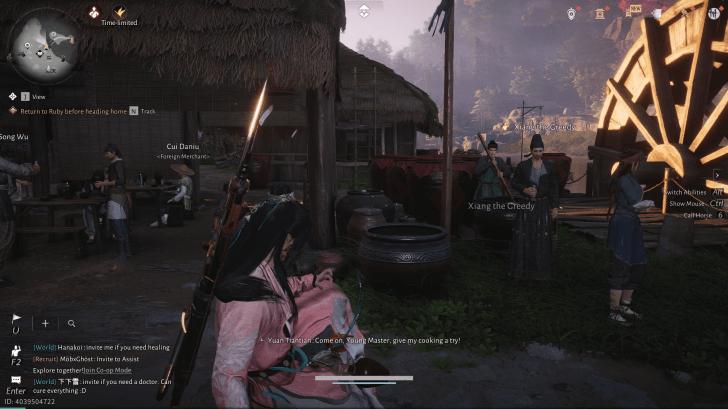728x409 pixels.
Task: Open the Time-limited event icon
Action: click(x=120, y=13)
